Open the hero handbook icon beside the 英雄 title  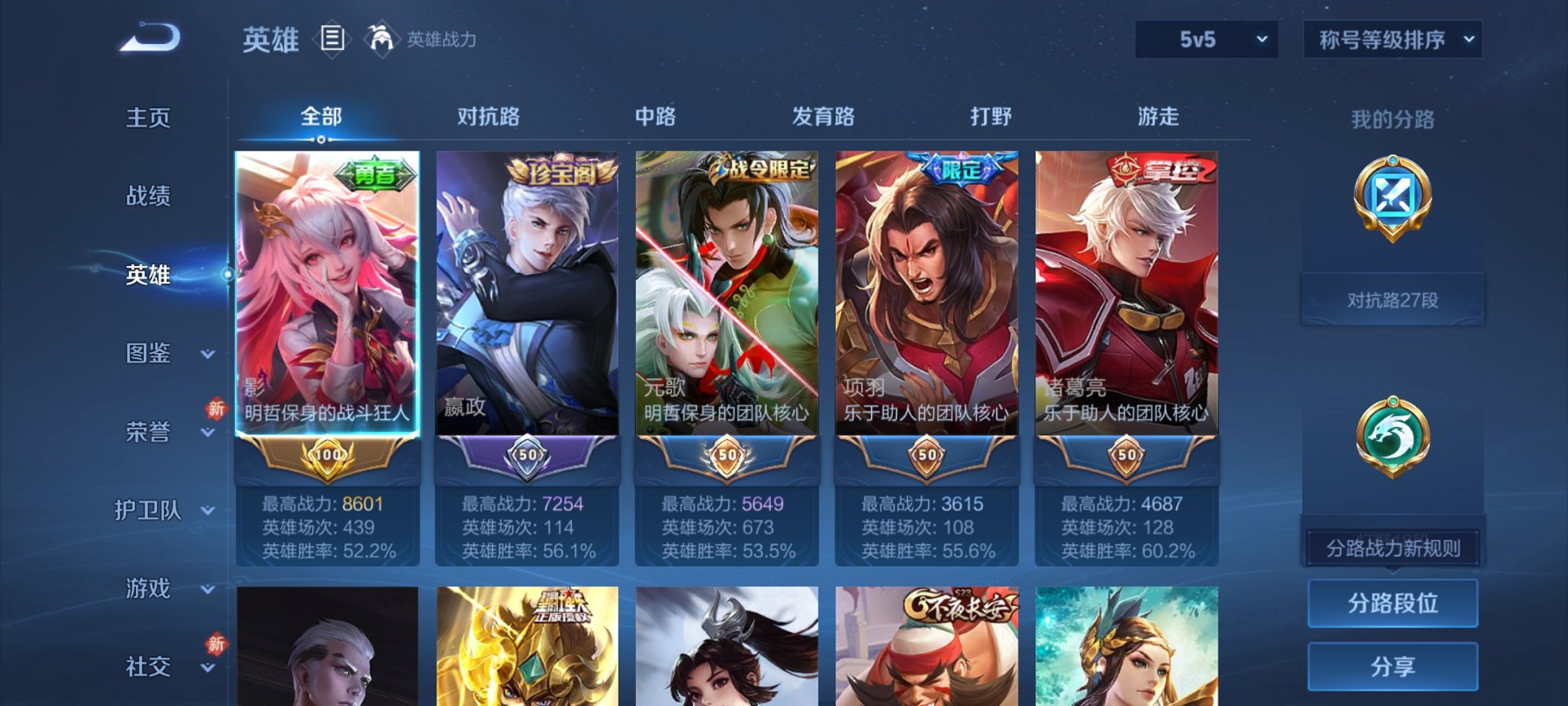[332, 40]
